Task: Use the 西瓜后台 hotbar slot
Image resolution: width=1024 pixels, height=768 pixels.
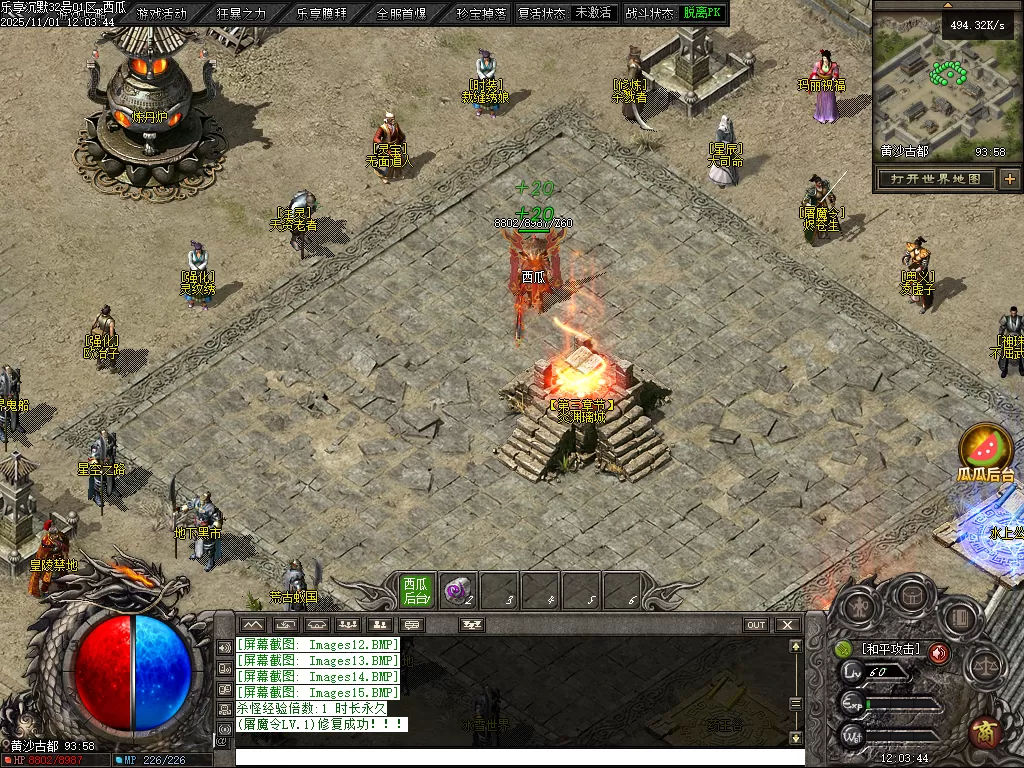Action: (416, 591)
